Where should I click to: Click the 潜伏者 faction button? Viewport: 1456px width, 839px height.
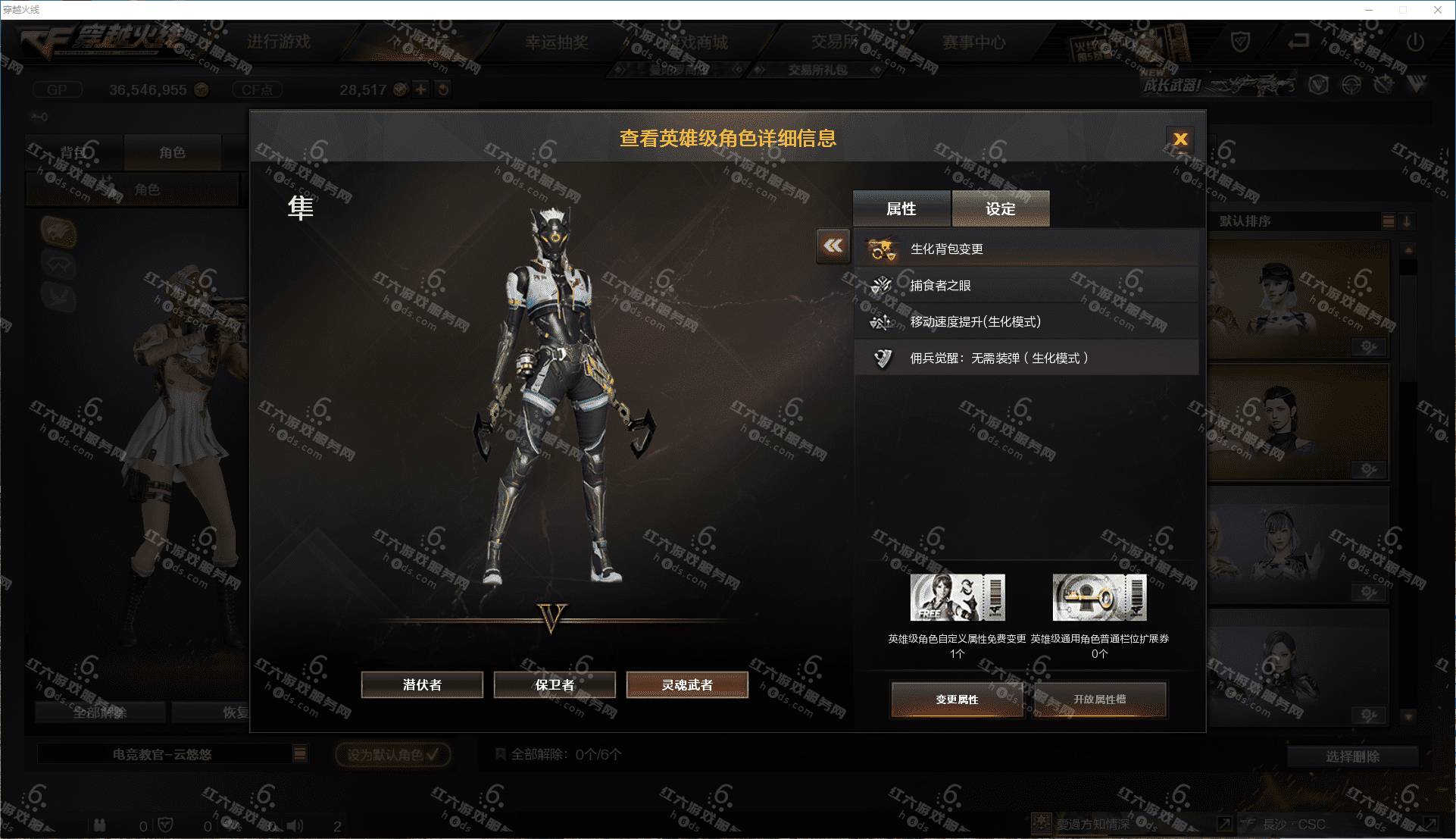[x=422, y=685]
